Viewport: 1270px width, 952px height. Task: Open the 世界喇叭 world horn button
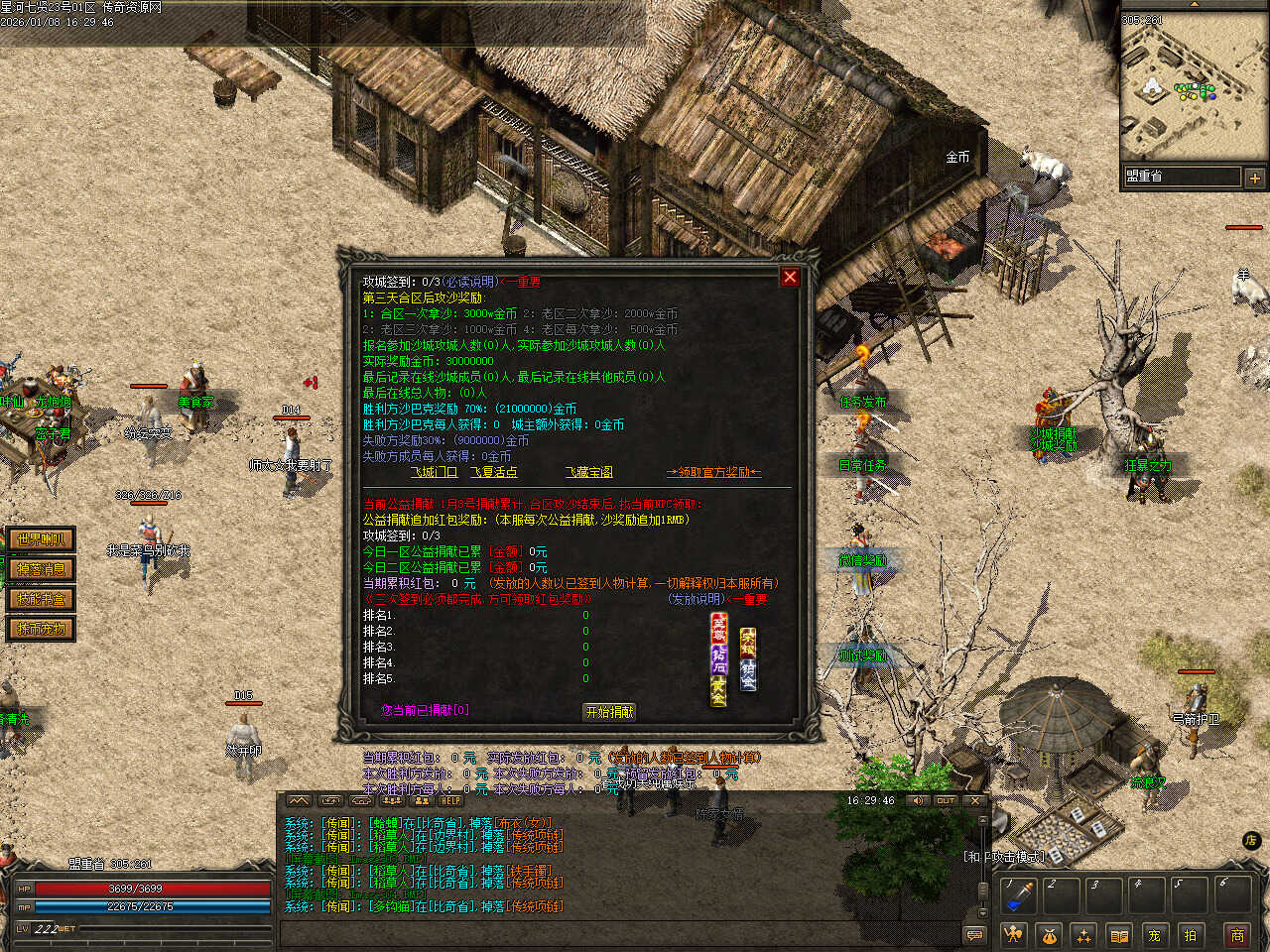point(41,539)
